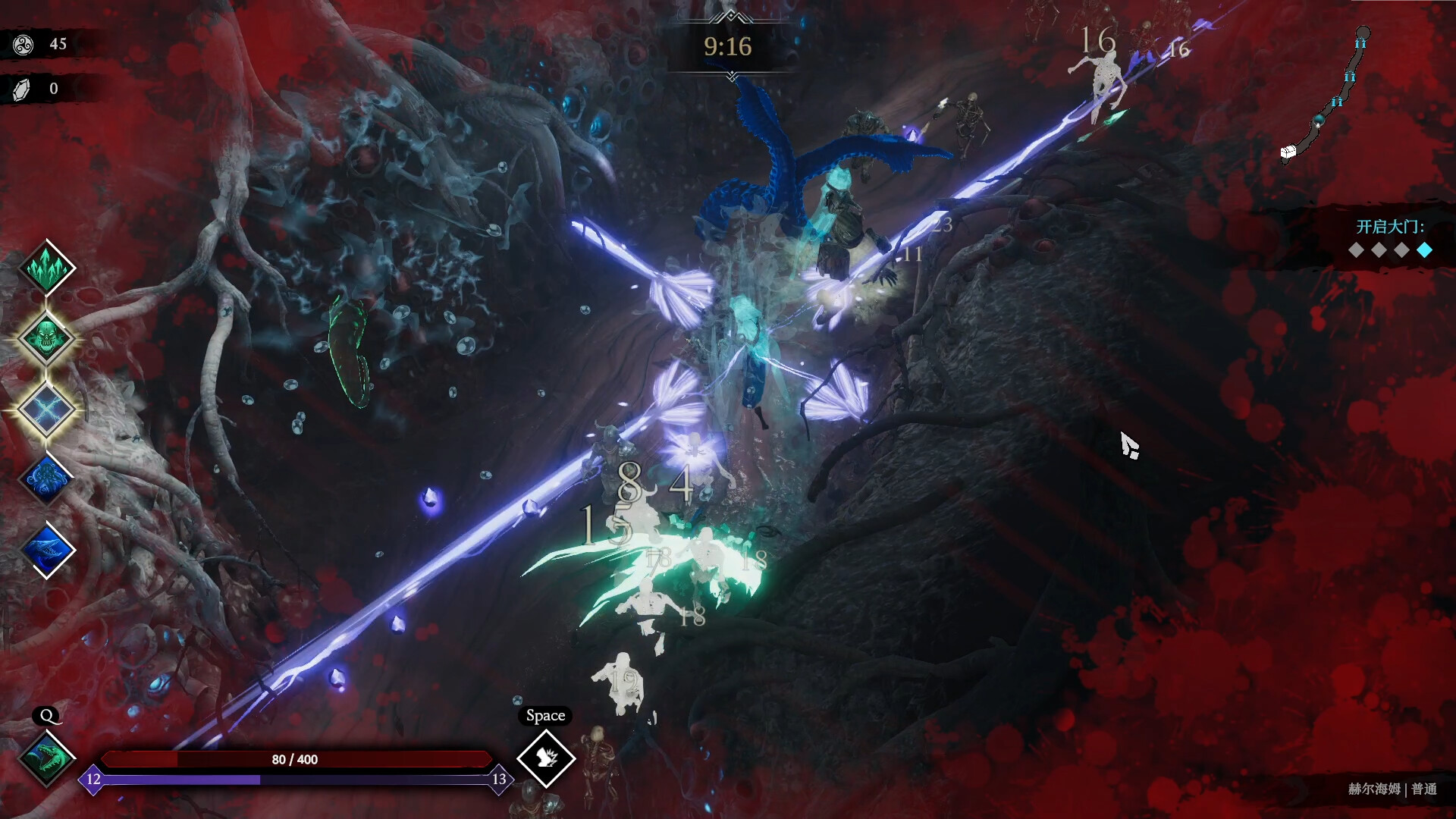Select the blue lightning cross skill icon
The image size is (1456, 819).
(x=47, y=408)
